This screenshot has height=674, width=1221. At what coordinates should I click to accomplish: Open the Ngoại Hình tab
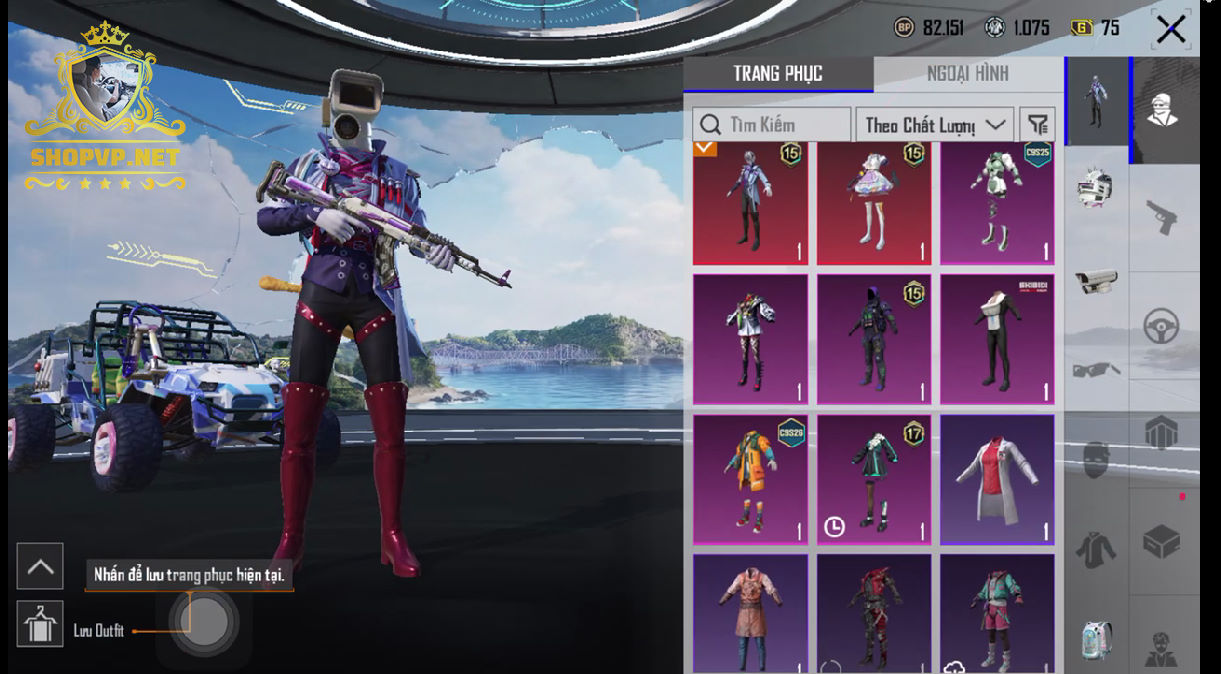pyautogui.click(x=967, y=74)
